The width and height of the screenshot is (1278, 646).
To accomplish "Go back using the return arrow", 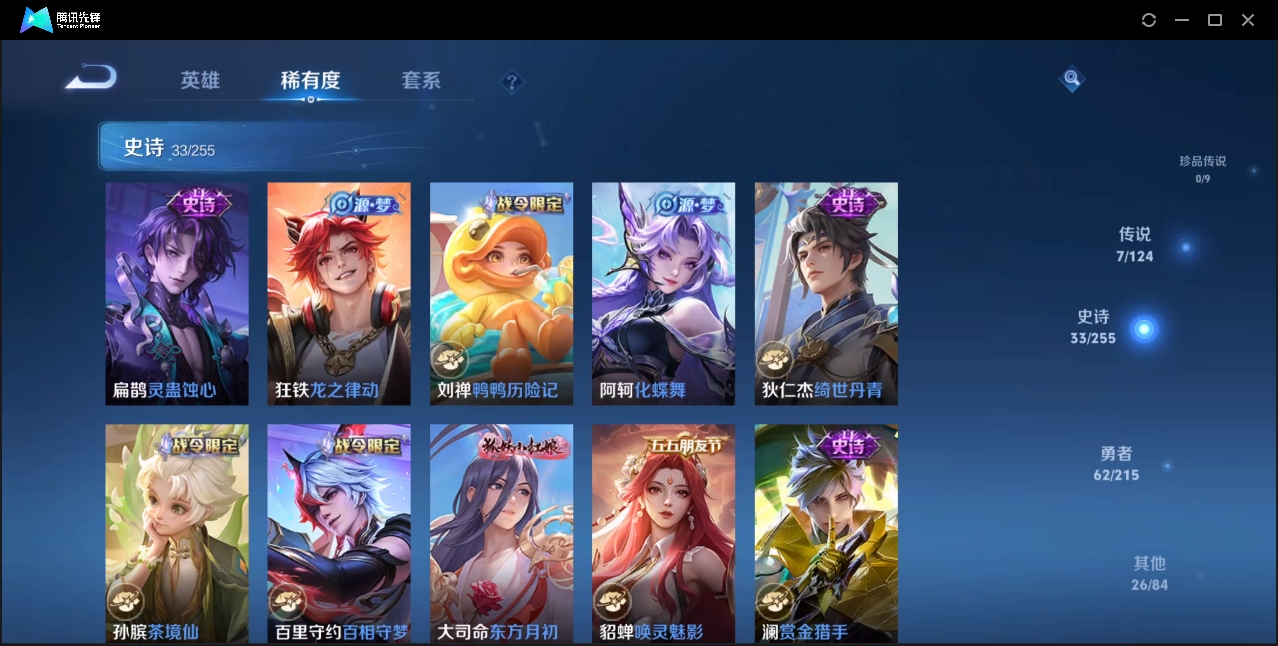I will (91, 78).
